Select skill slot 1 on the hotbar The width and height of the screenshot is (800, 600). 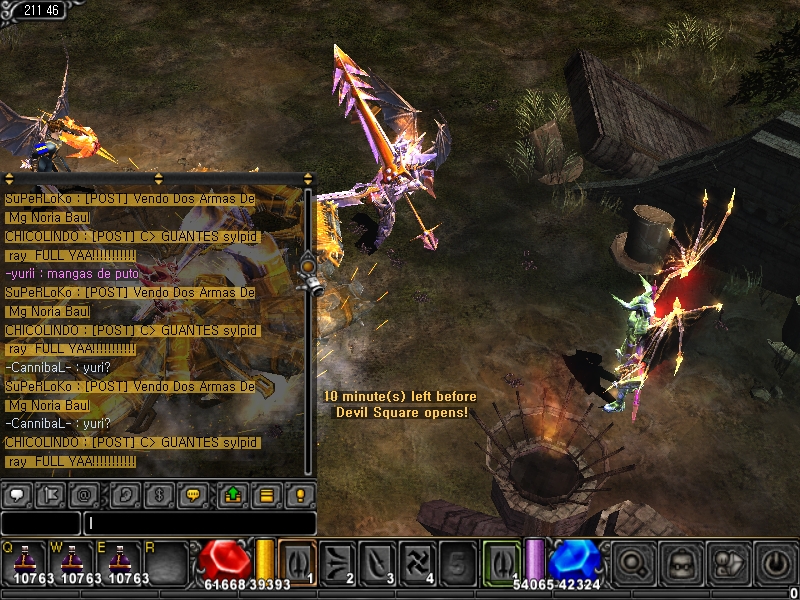(x=297, y=561)
